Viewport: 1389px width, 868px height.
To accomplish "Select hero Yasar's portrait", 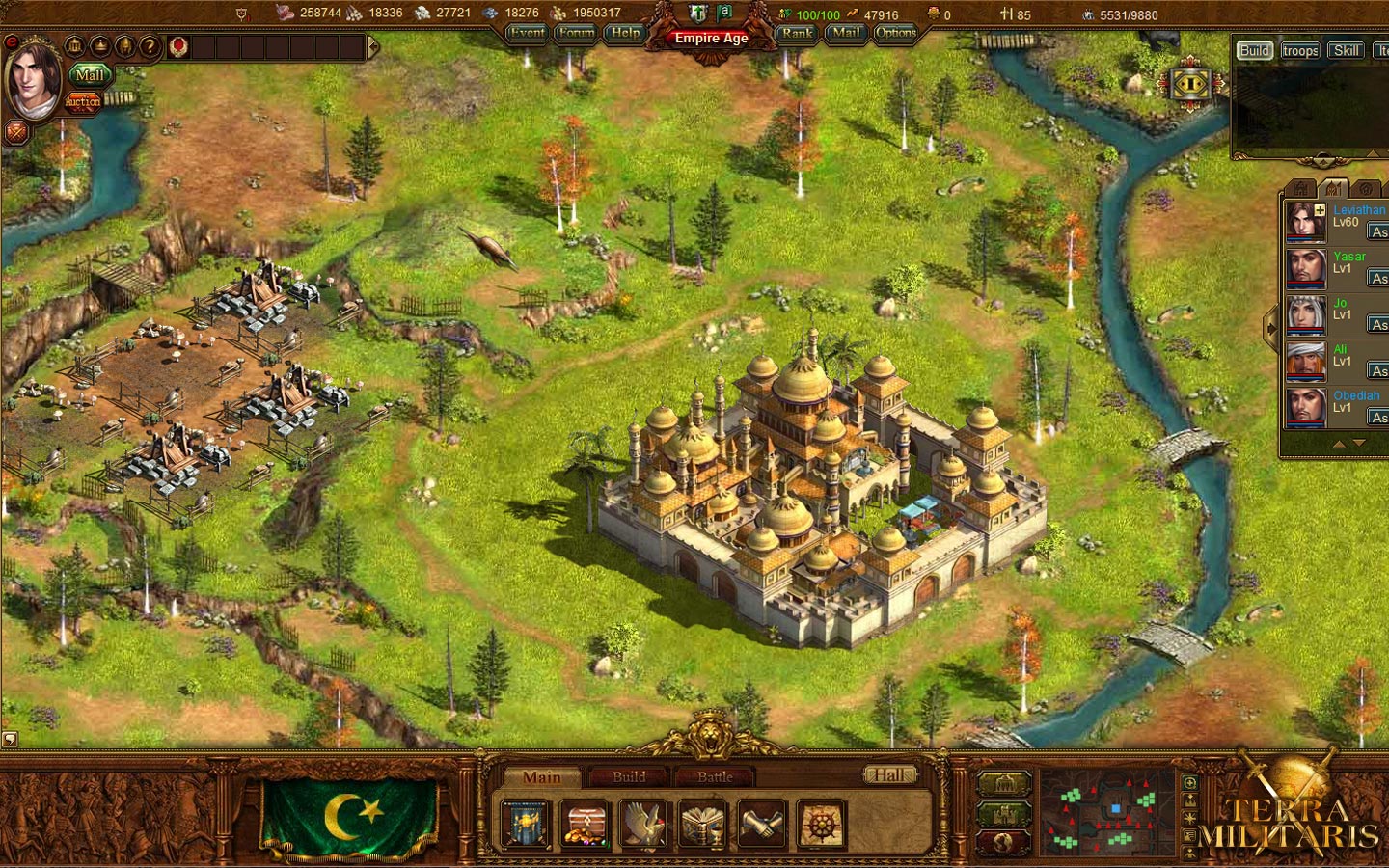I will tap(1306, 268).
